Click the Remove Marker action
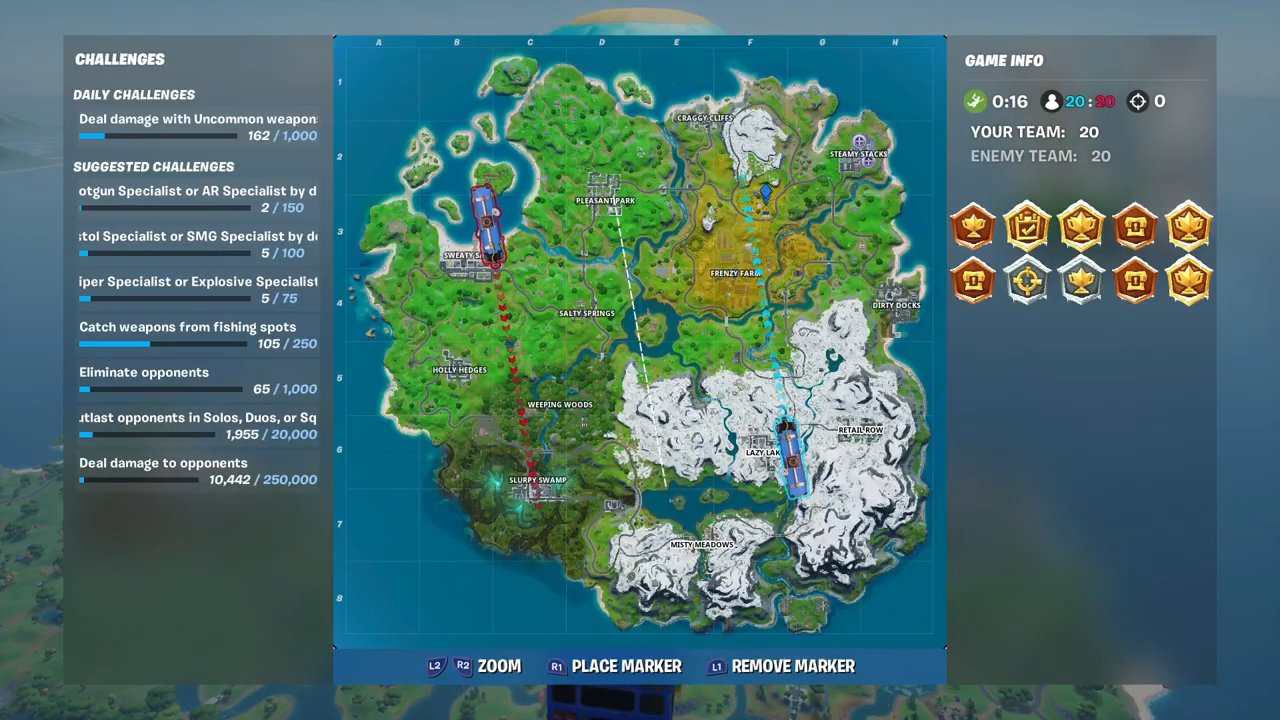 (x=793, y=666)
